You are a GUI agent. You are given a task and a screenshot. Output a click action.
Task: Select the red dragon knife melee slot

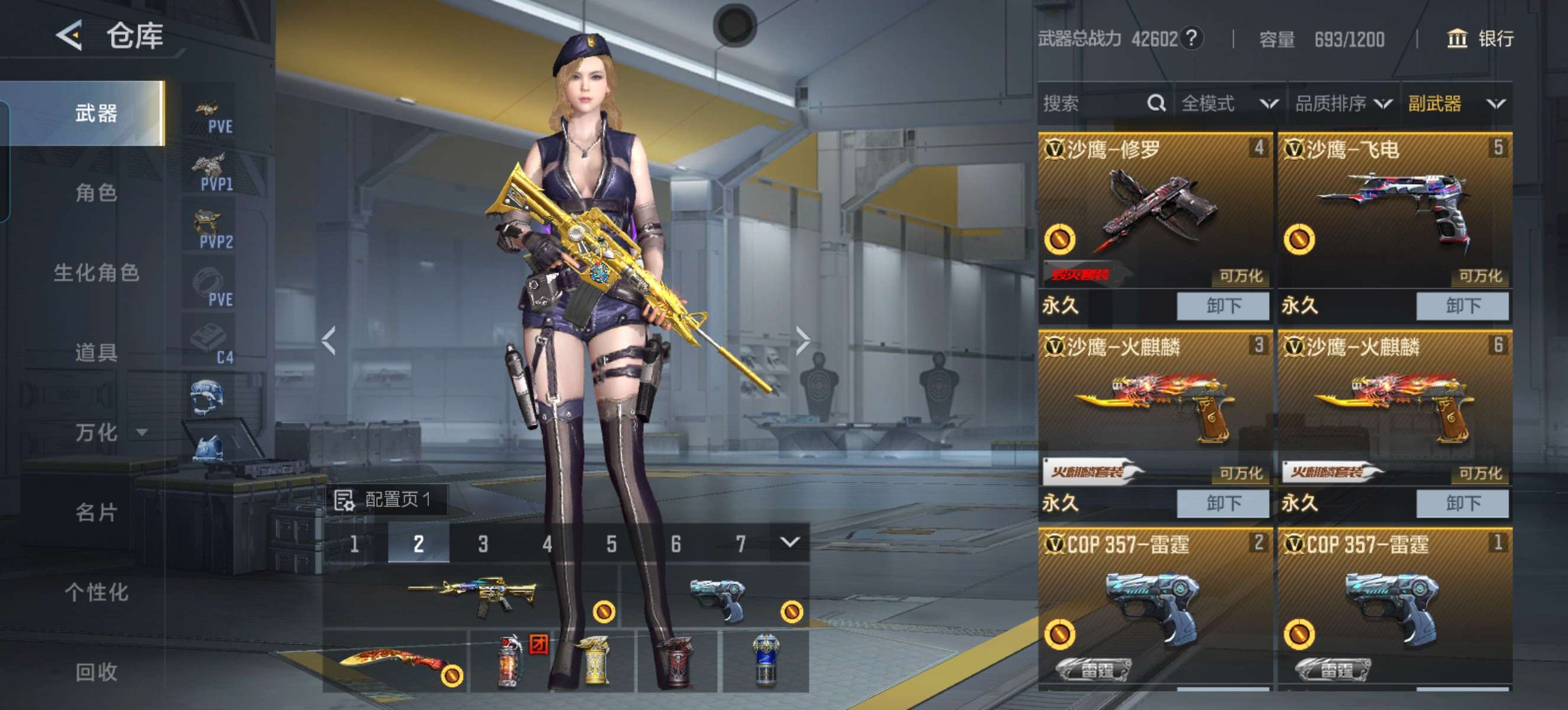click(x=396, y=661)
